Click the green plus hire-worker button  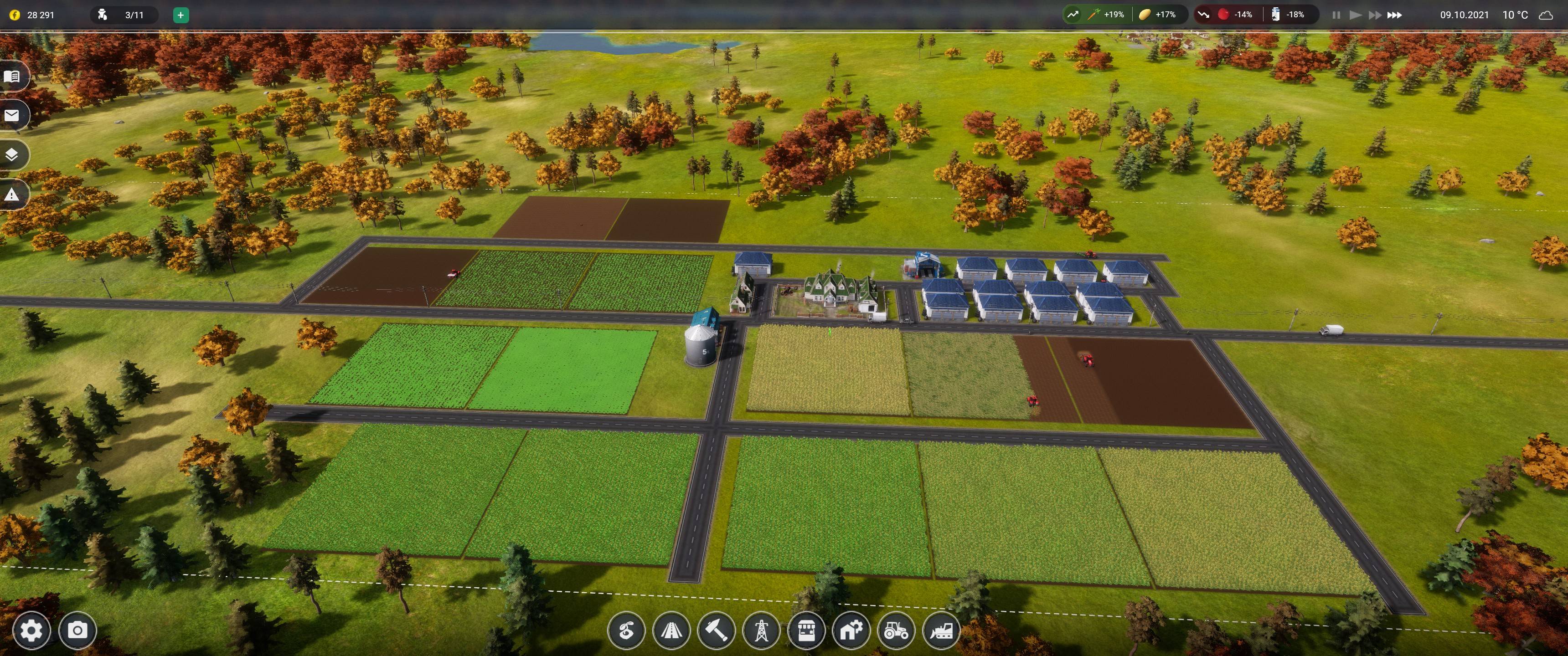[180, 15]
